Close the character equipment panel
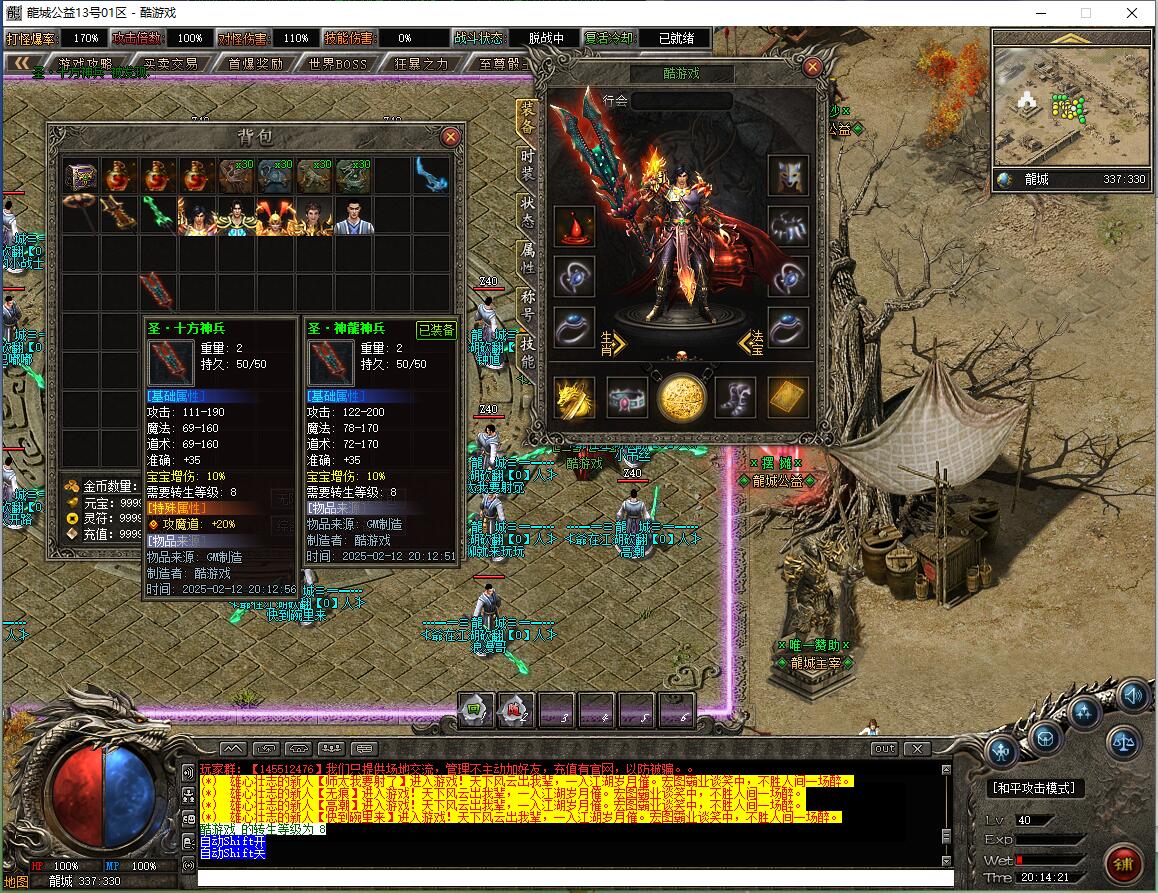 (812, 67)
